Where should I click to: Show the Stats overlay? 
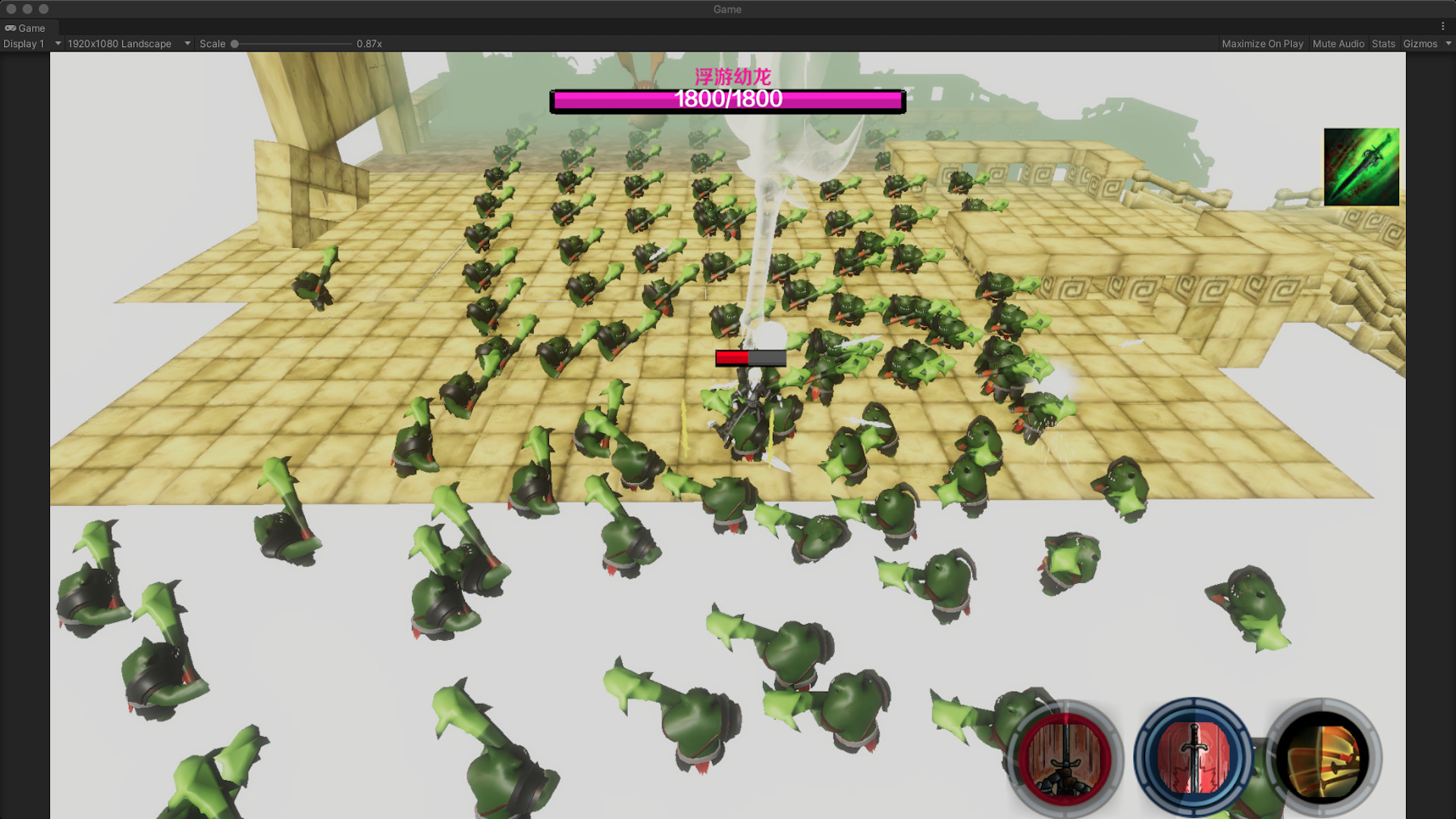click(1383, 43)
